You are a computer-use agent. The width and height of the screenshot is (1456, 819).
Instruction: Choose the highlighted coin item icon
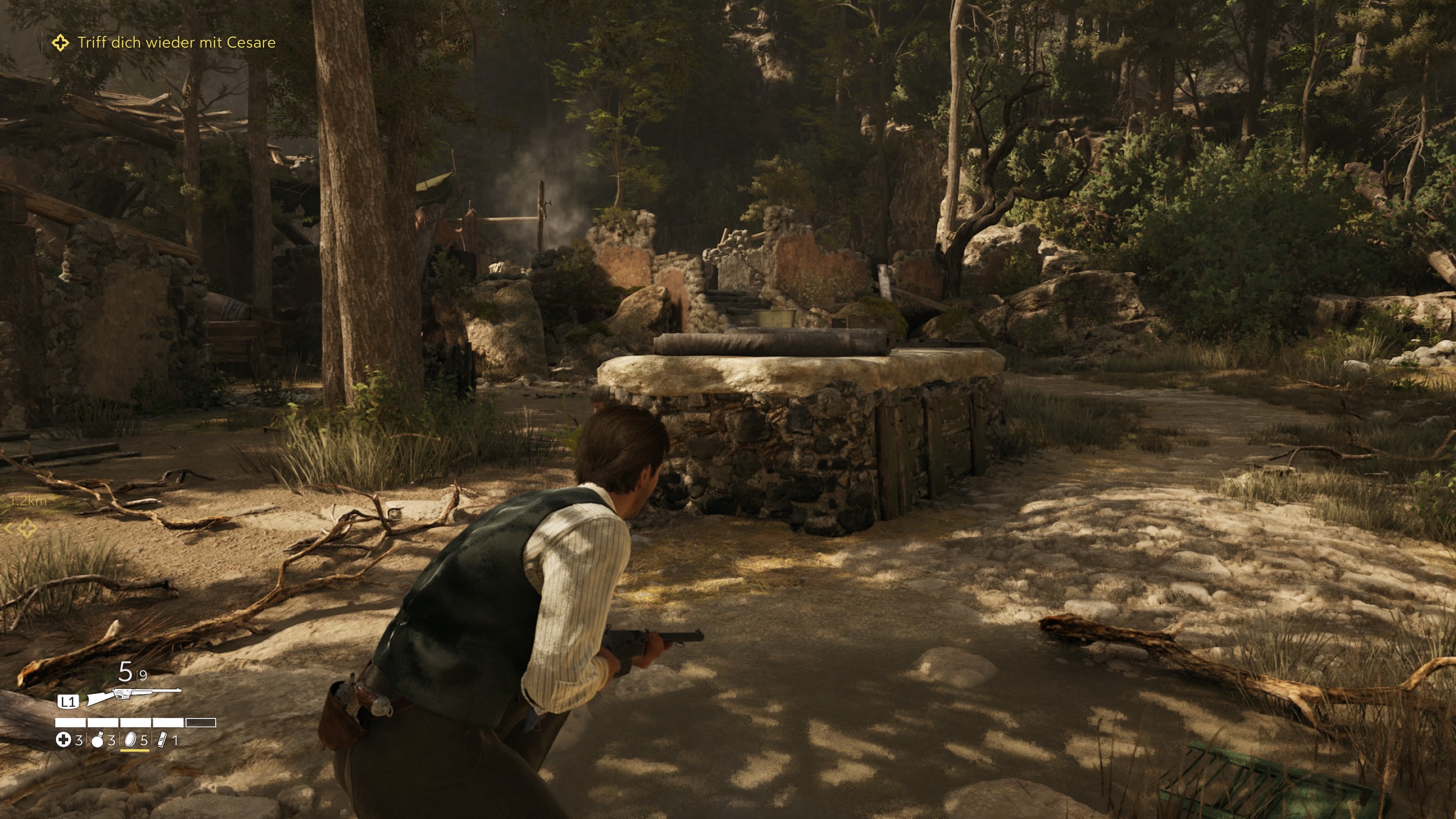[x=130, y=740]
